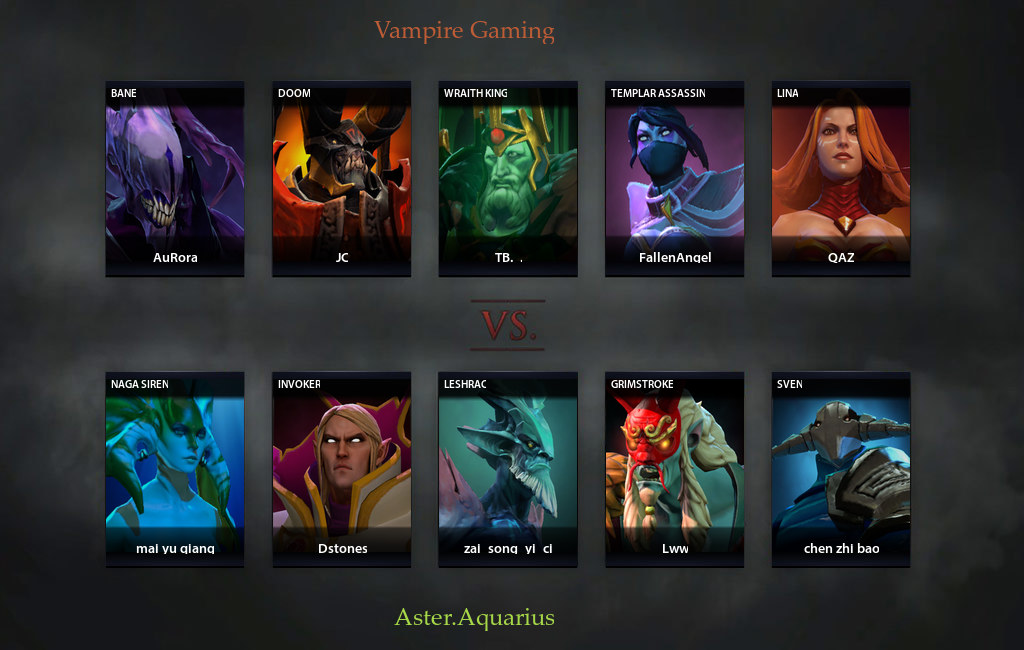The width and height of the screenshot is (1024, 650).
Task: Click the Sven hero card
Action: [841, 469]
